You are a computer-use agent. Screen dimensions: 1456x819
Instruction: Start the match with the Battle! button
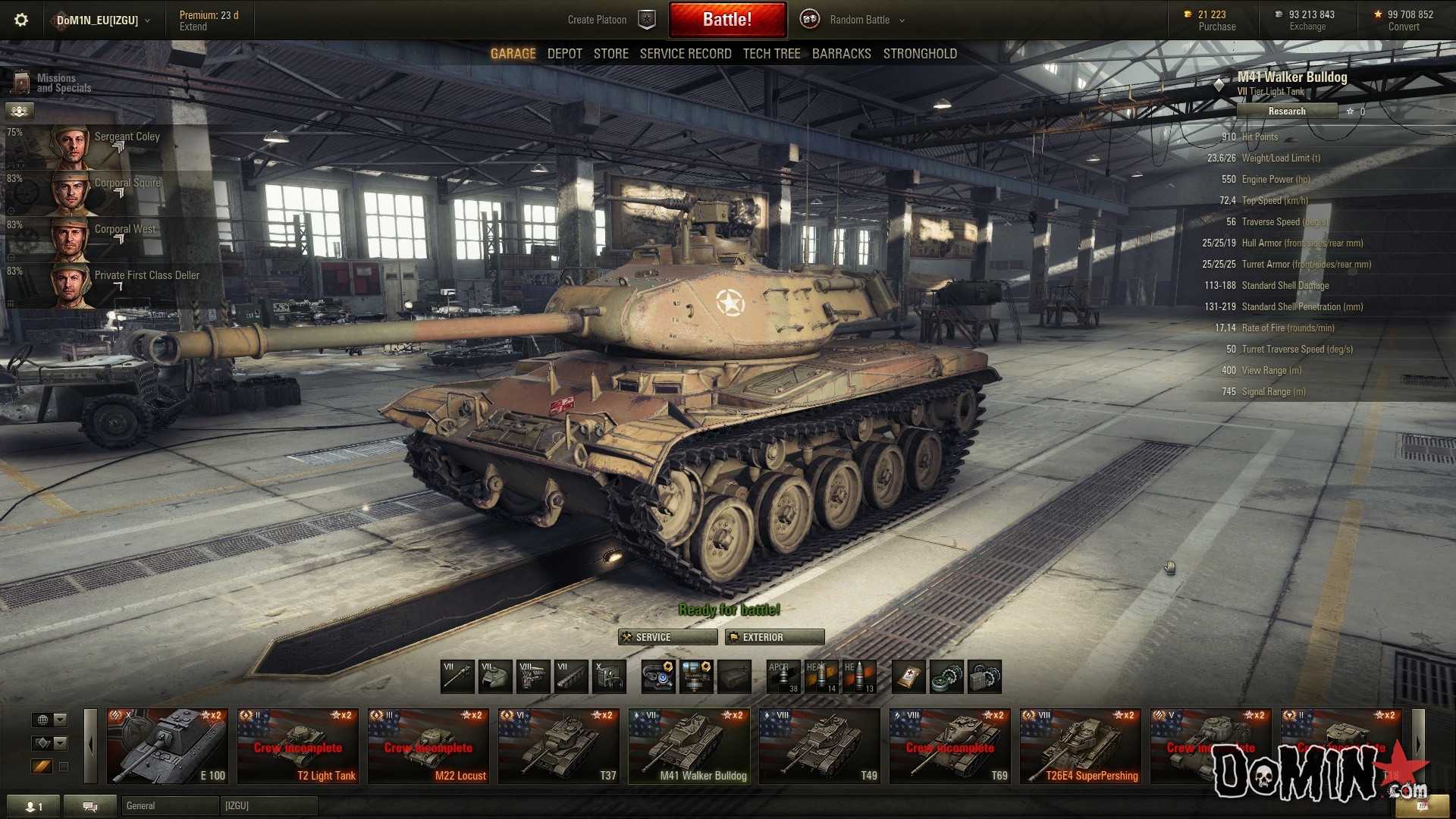tap(726, 20)
